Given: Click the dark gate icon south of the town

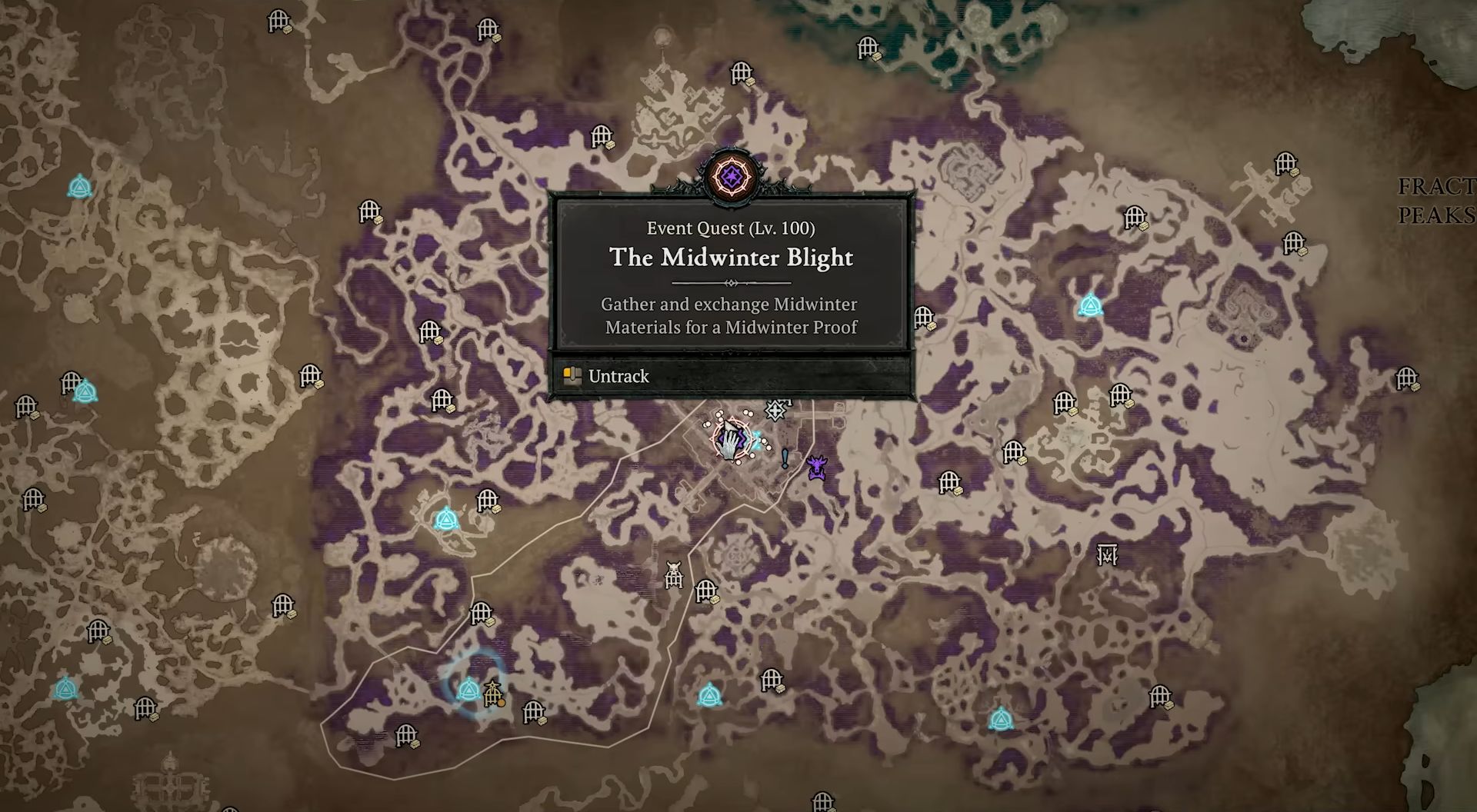Looking at the screenshot, I should pyautogui.click(x=674, y=574).
